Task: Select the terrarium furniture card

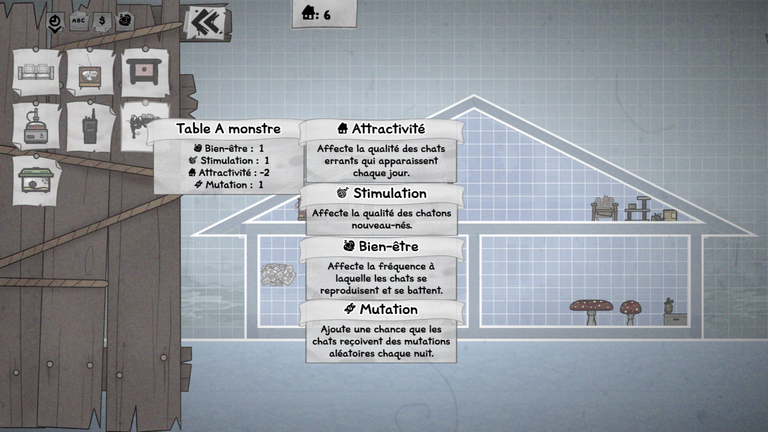Action: click(x=38, y=180)
